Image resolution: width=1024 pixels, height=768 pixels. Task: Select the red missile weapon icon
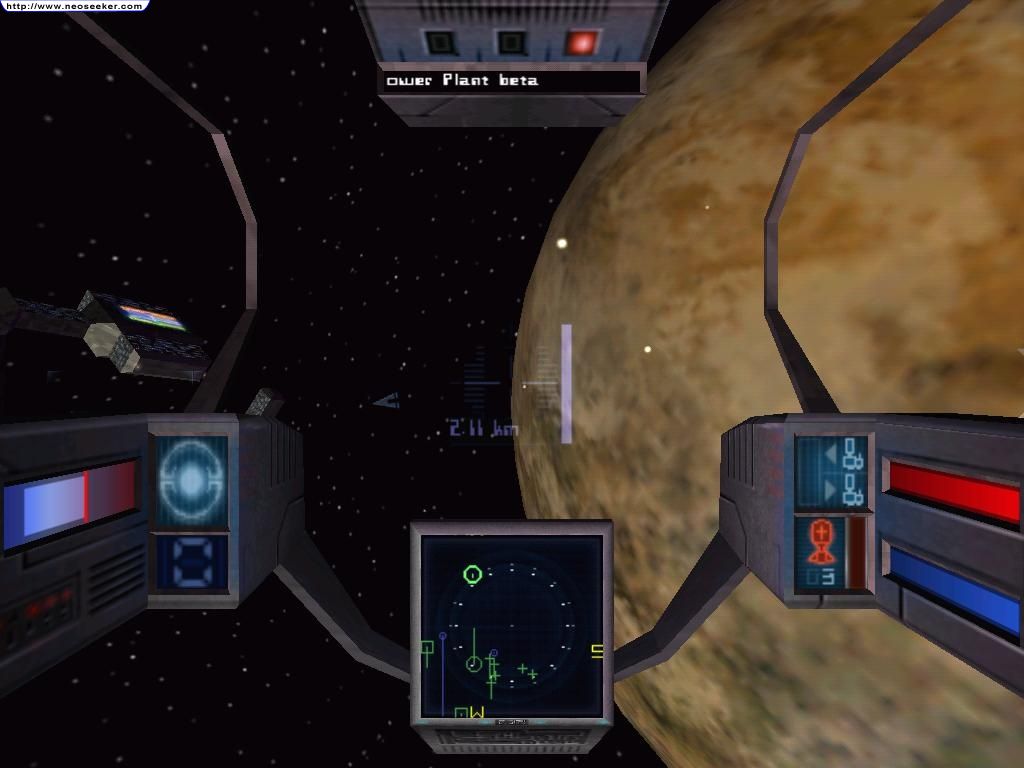(x=821, y=545)
